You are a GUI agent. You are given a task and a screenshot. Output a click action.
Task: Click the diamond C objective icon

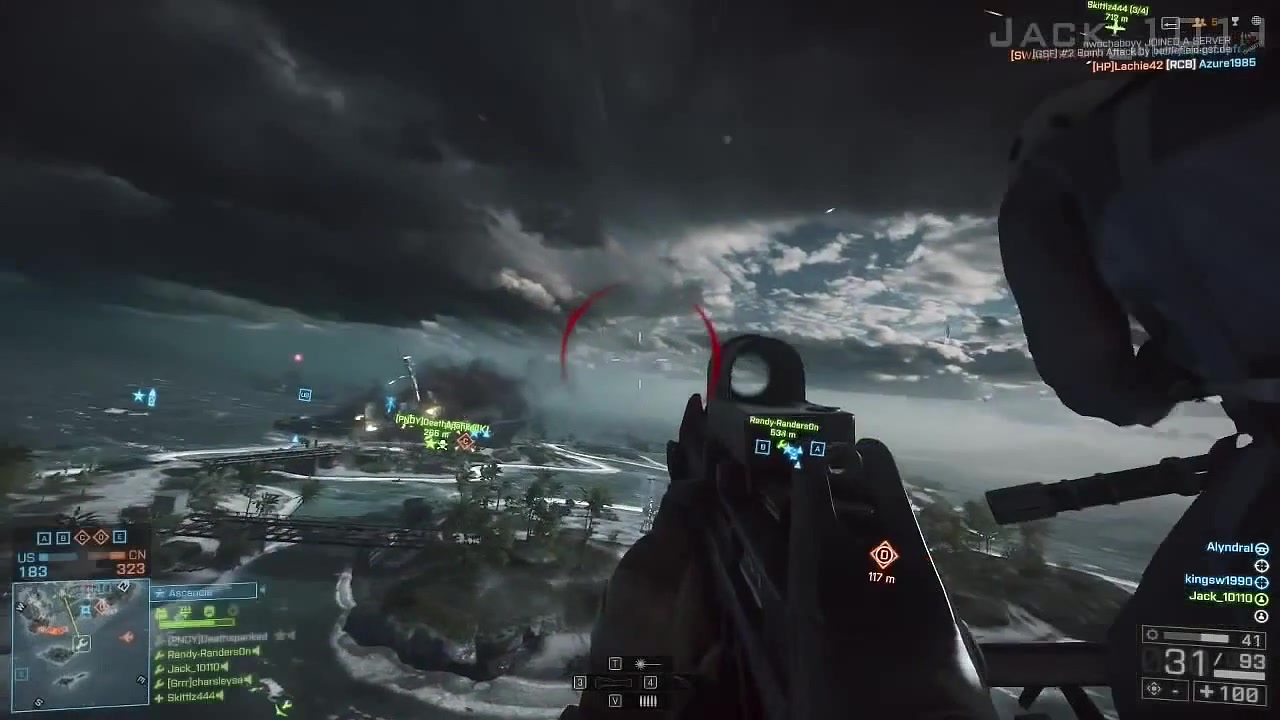(82, 537)
